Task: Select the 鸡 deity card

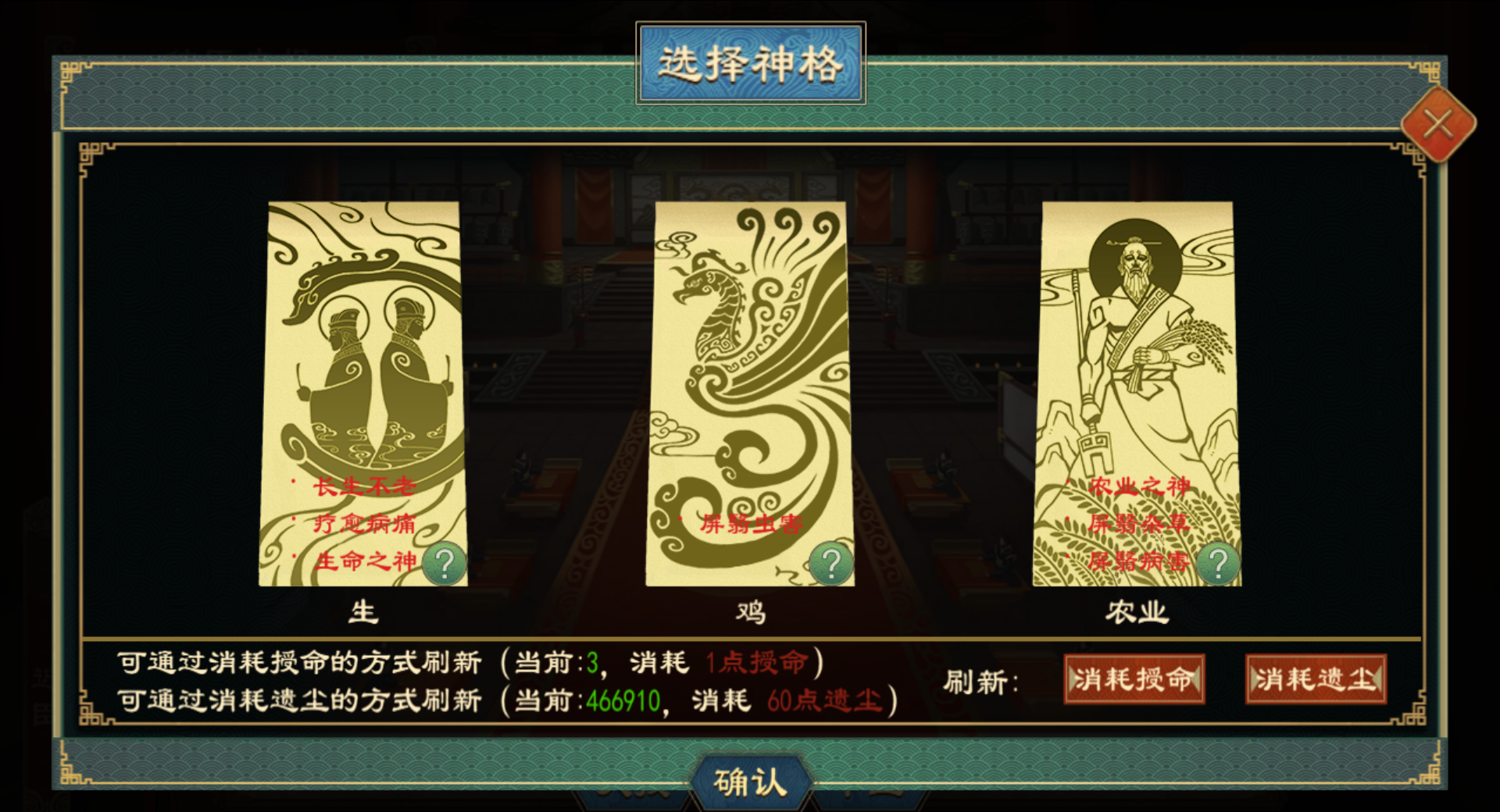Action: coord(748,390)
